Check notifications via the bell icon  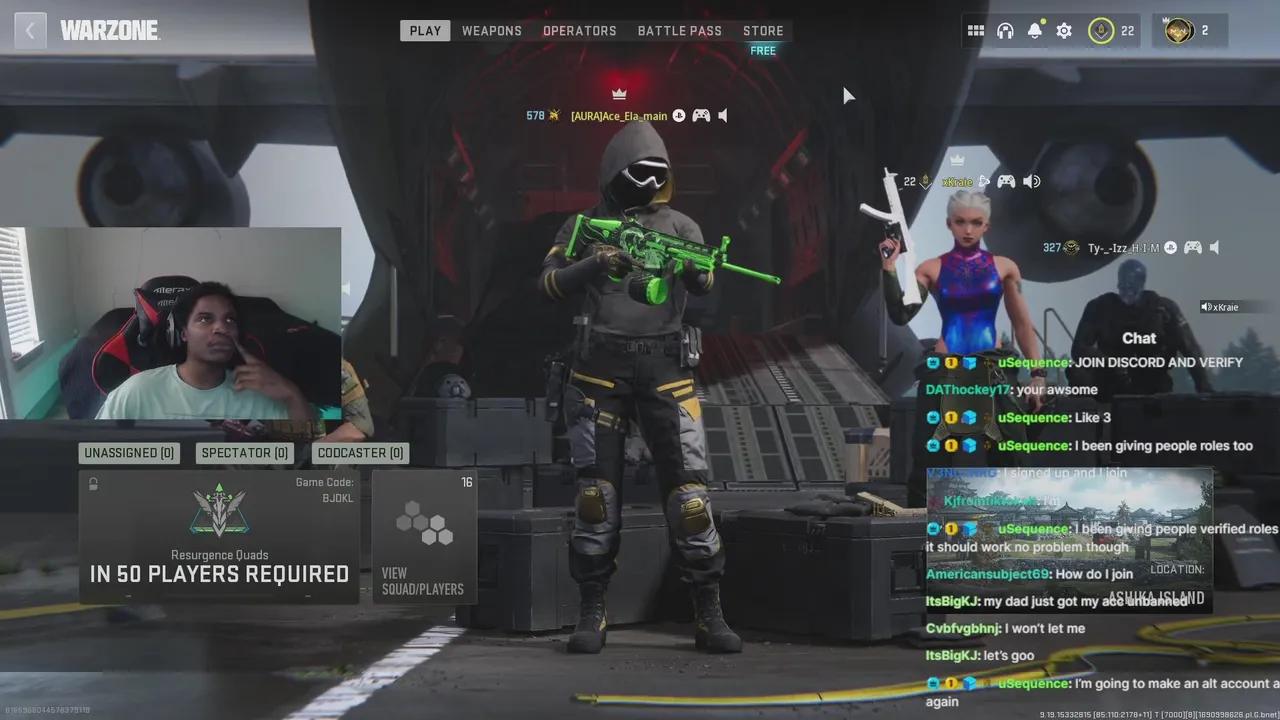point(1034,30)
